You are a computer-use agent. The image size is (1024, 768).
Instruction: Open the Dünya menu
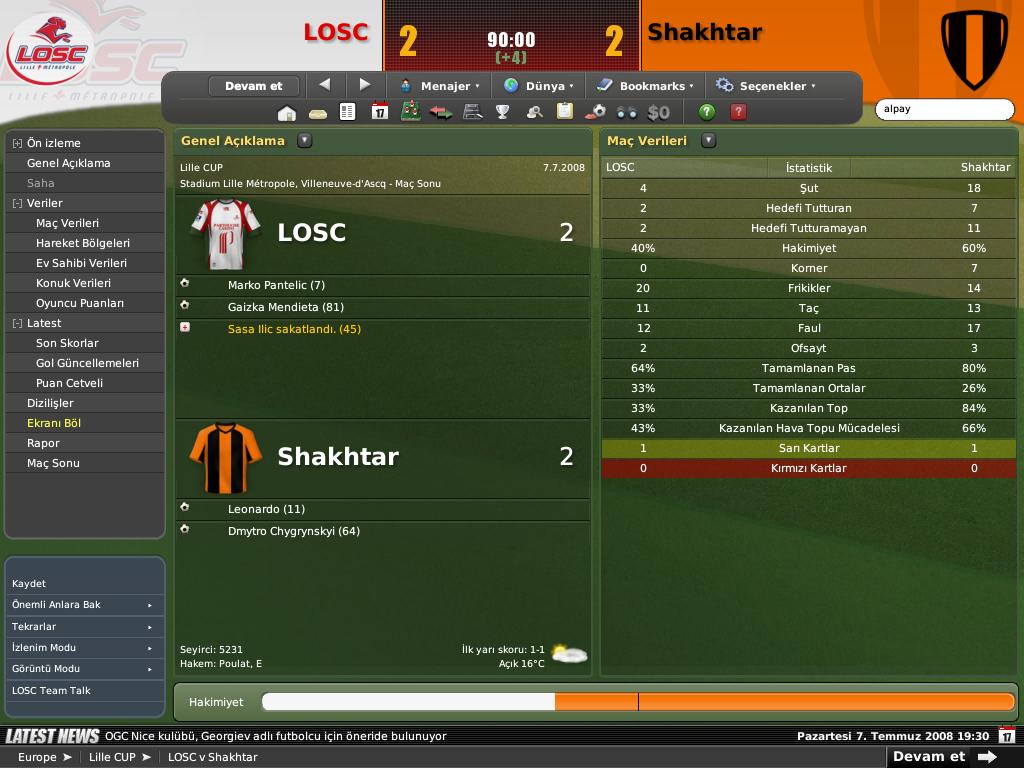tap(539, 86)
